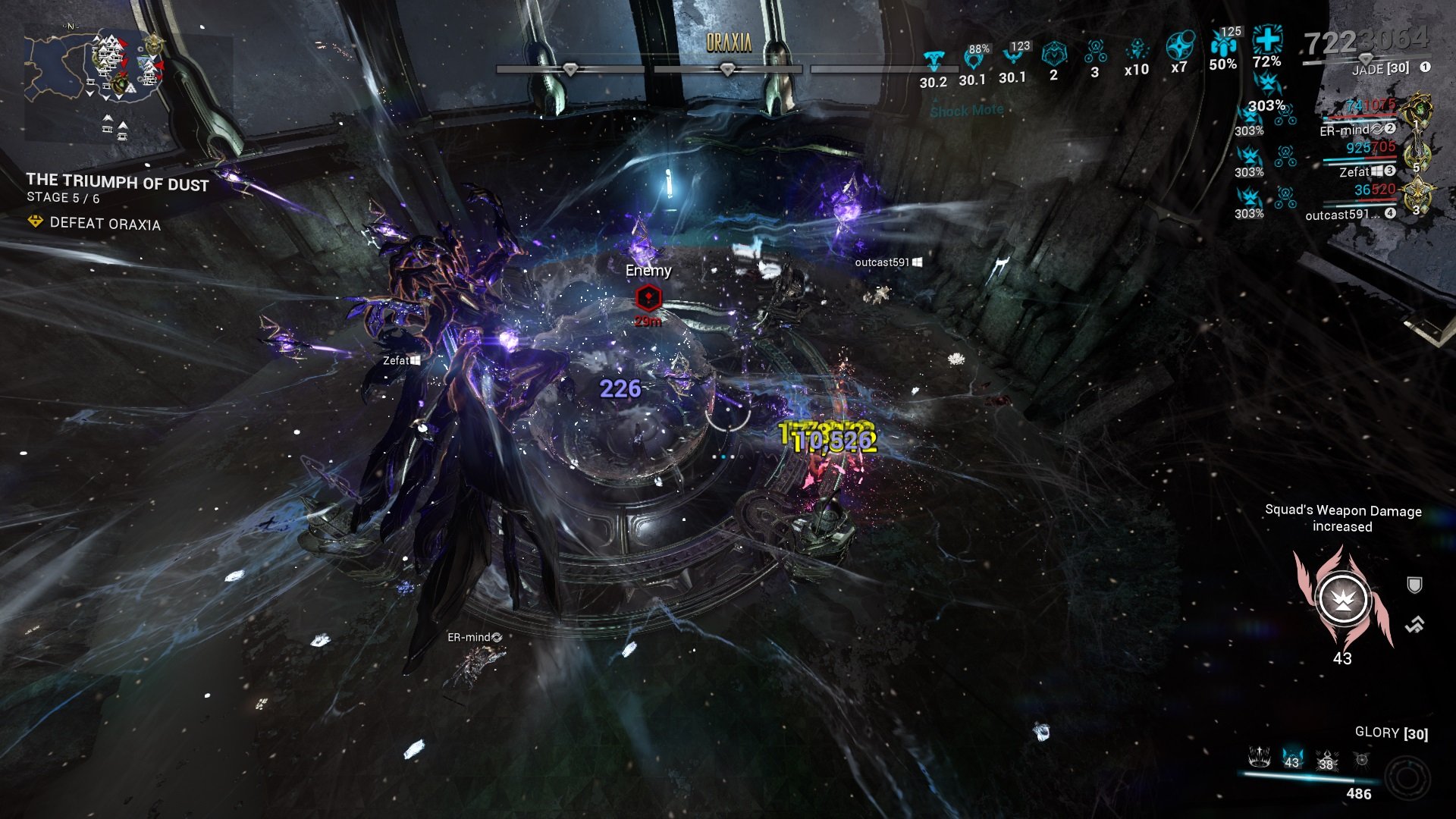The width and height of the screenshot is (1456, 819).
Task: Select squad member Zefat's avatar
Action: [1417, 155]
